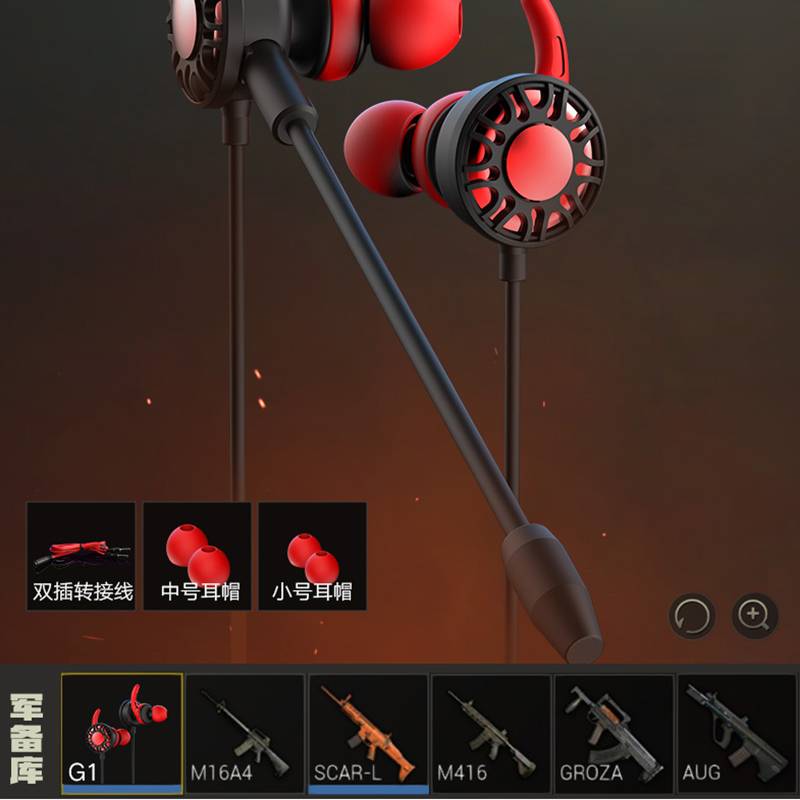800x800 pixels.
Task: Select the SCAR-L weapon slot
Action: 368,733
